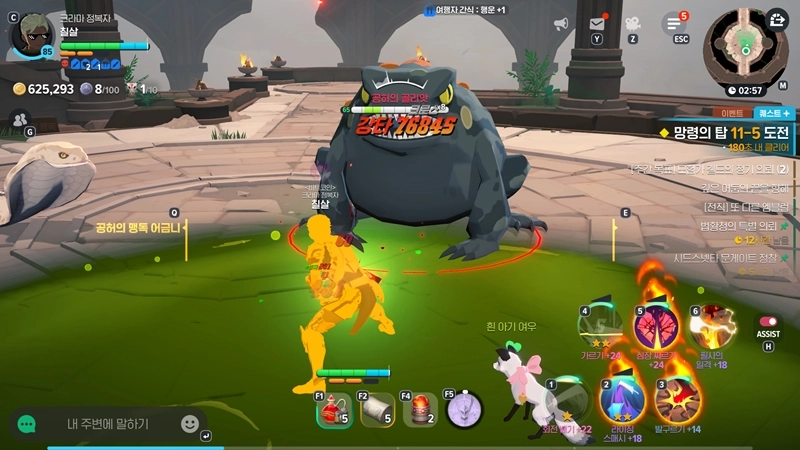
Task: Click the exit dungeon button beside minimap
Action: (777, 19)
